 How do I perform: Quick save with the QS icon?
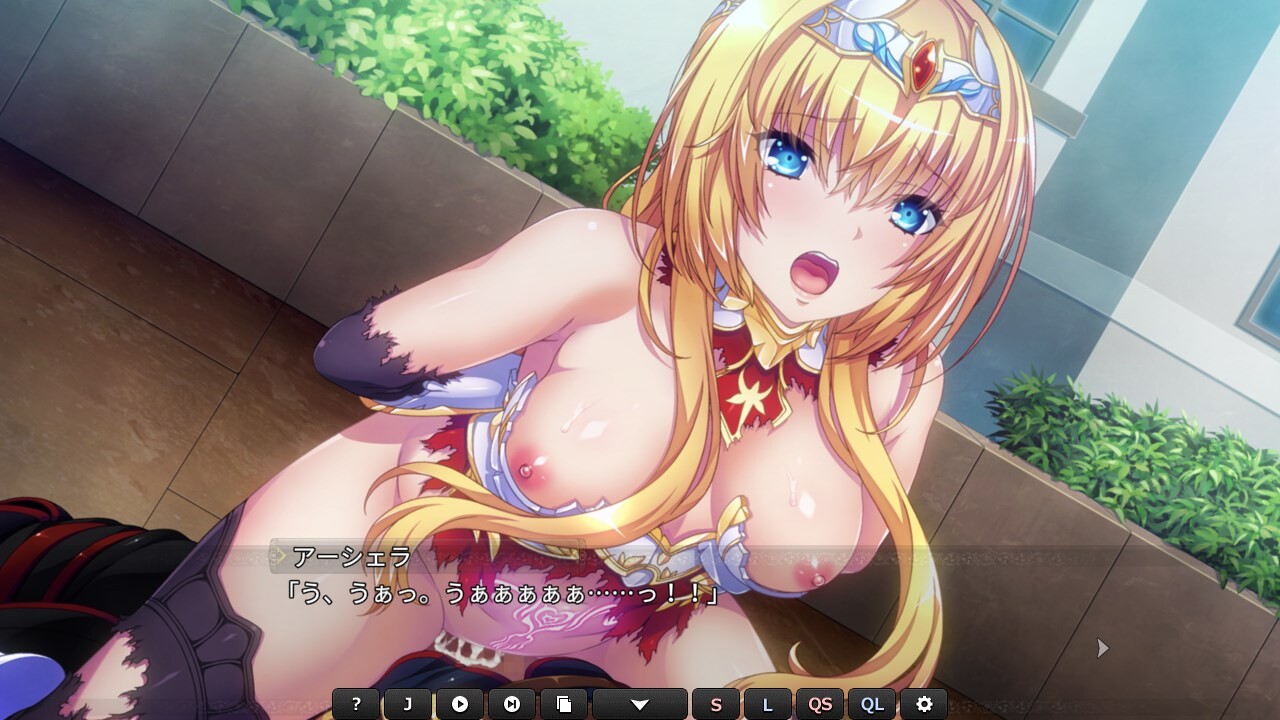[x=819, y=703]
